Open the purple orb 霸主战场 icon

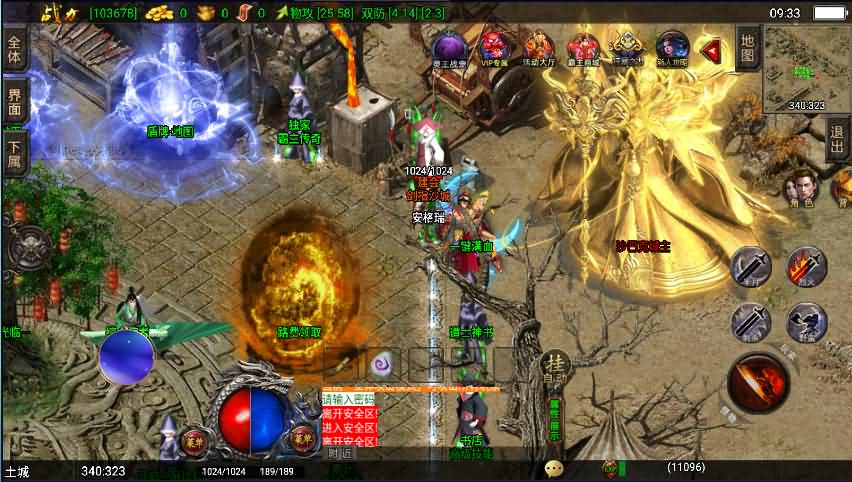tap(449, 48)
